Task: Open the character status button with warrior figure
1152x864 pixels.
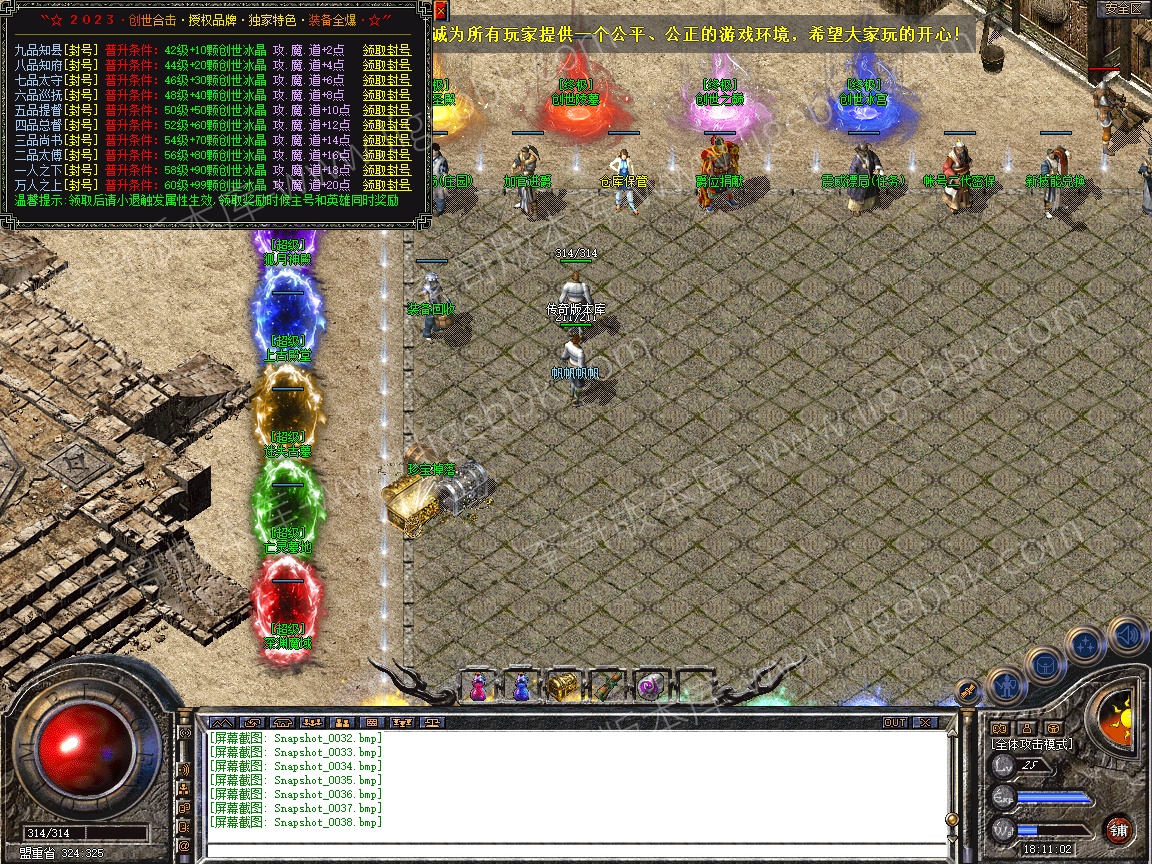Action: (1006, 686)
